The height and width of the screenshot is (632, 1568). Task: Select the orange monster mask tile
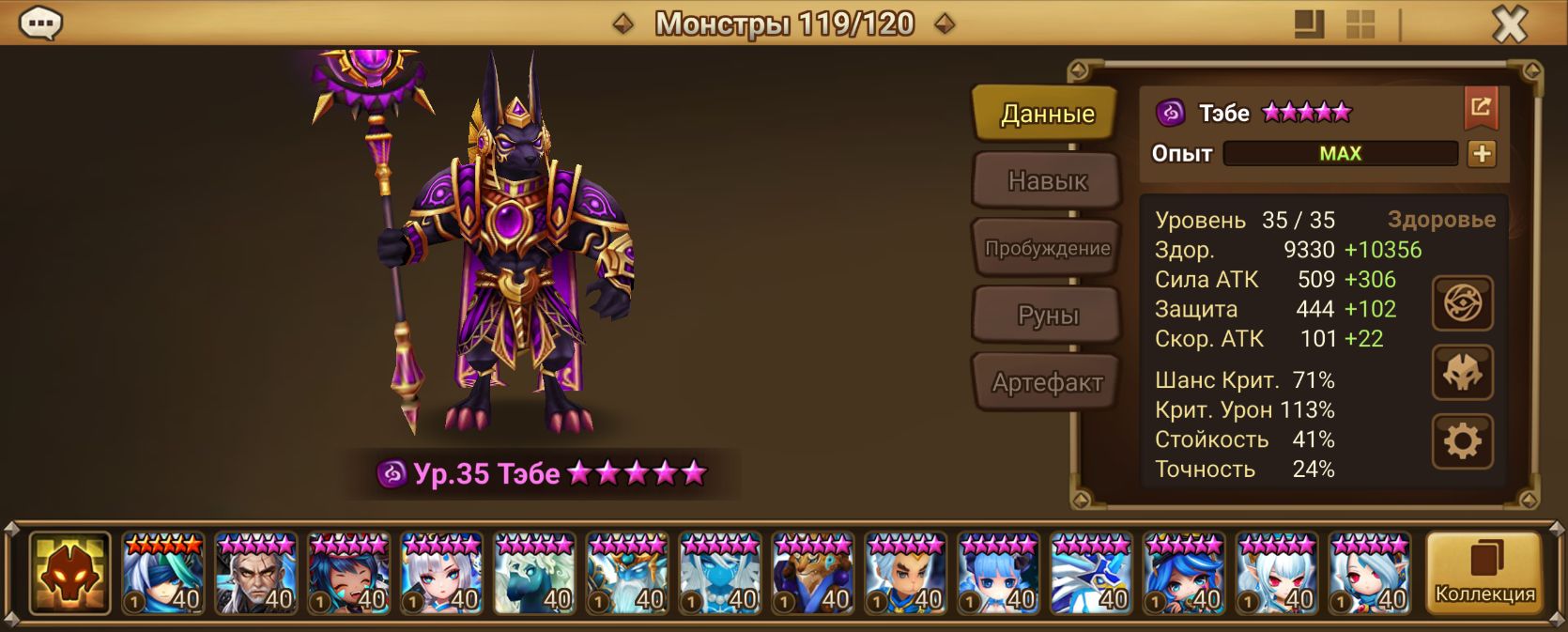coord(70,573)
